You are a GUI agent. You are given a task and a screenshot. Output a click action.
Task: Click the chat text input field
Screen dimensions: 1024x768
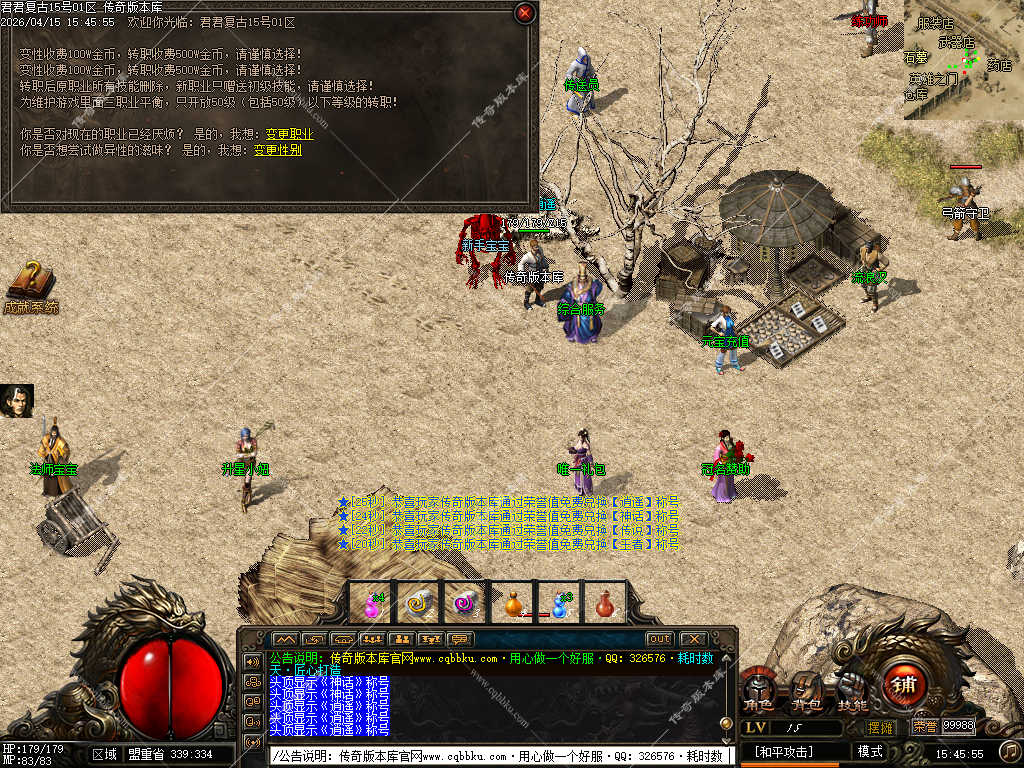[x=500, y=756]
